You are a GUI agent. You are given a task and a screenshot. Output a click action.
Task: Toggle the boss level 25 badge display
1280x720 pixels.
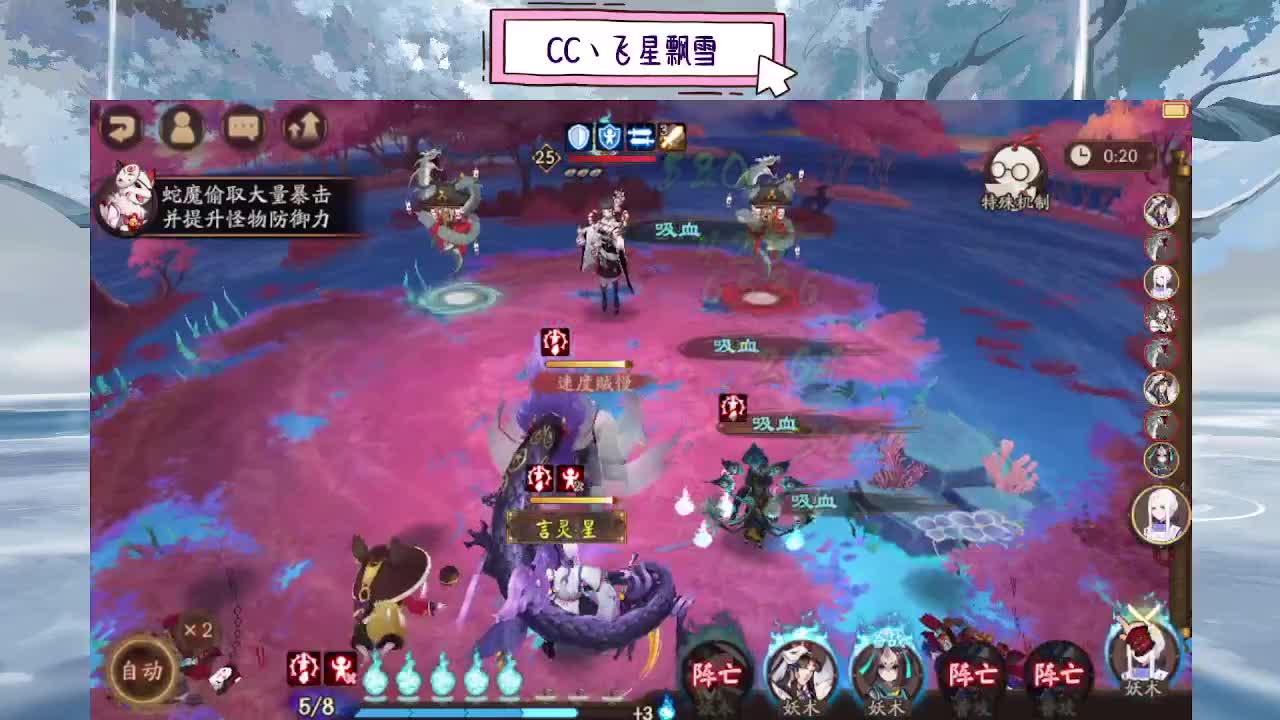point(545,157)
